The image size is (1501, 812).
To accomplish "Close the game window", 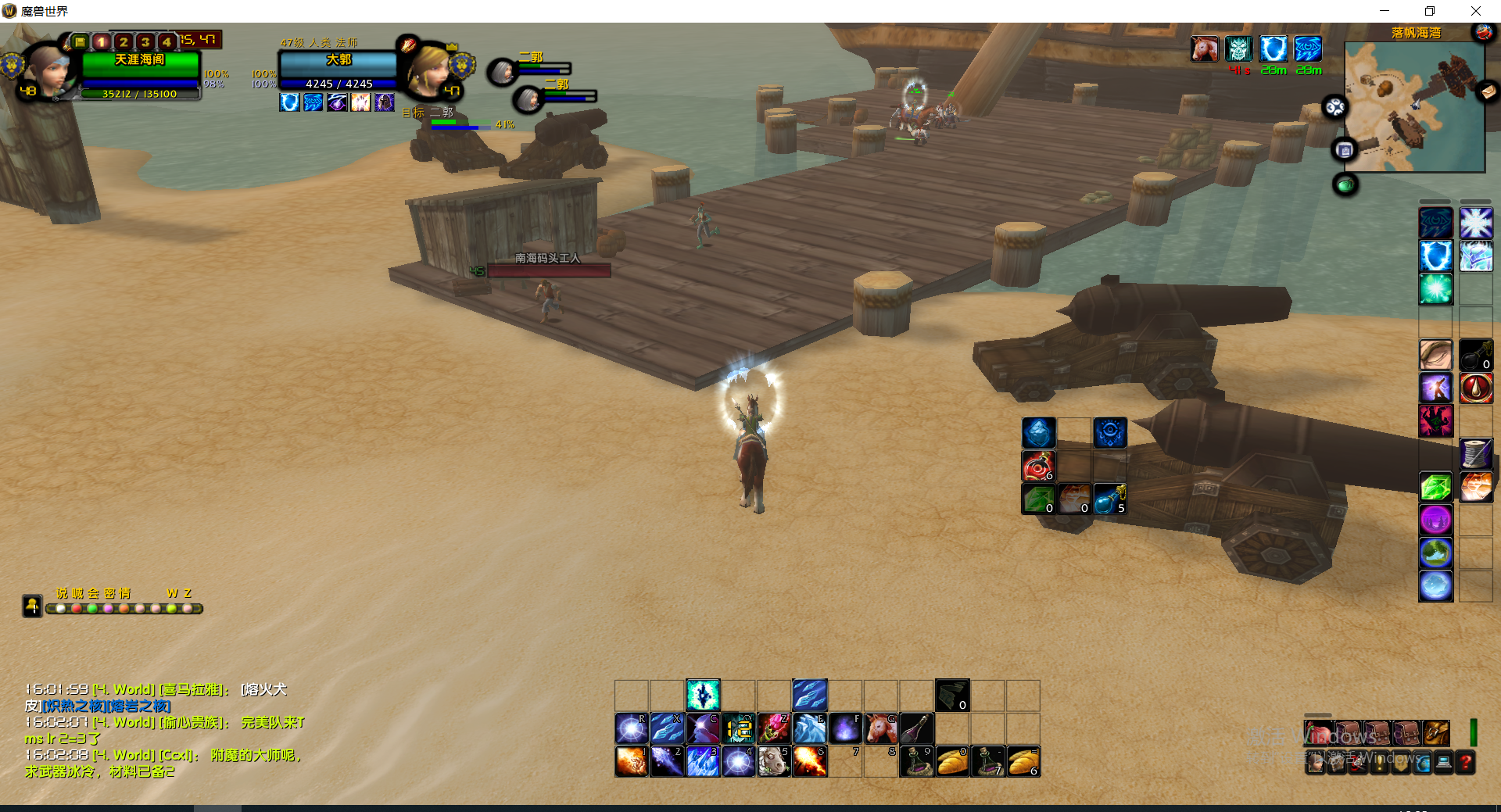I will pos(1475,11).
